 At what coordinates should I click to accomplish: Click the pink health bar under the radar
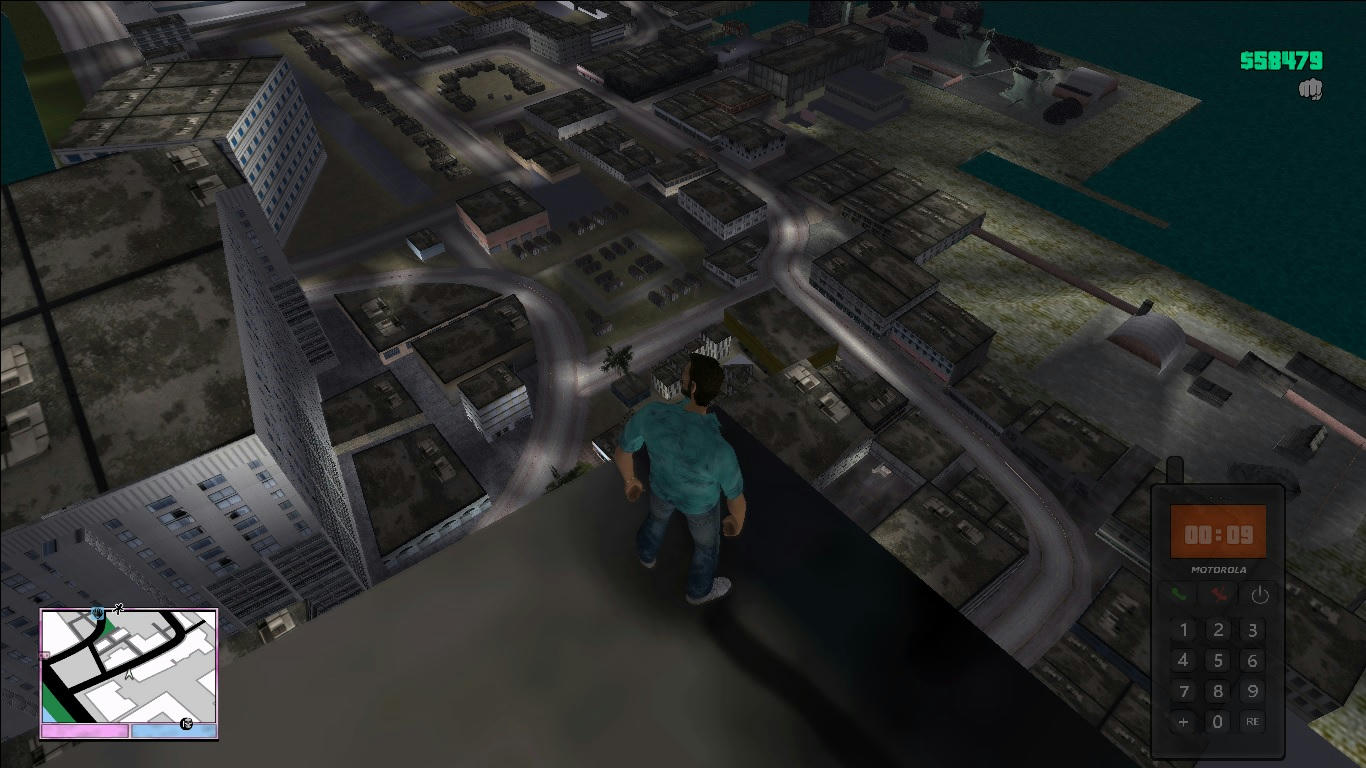tap(83, 729)
